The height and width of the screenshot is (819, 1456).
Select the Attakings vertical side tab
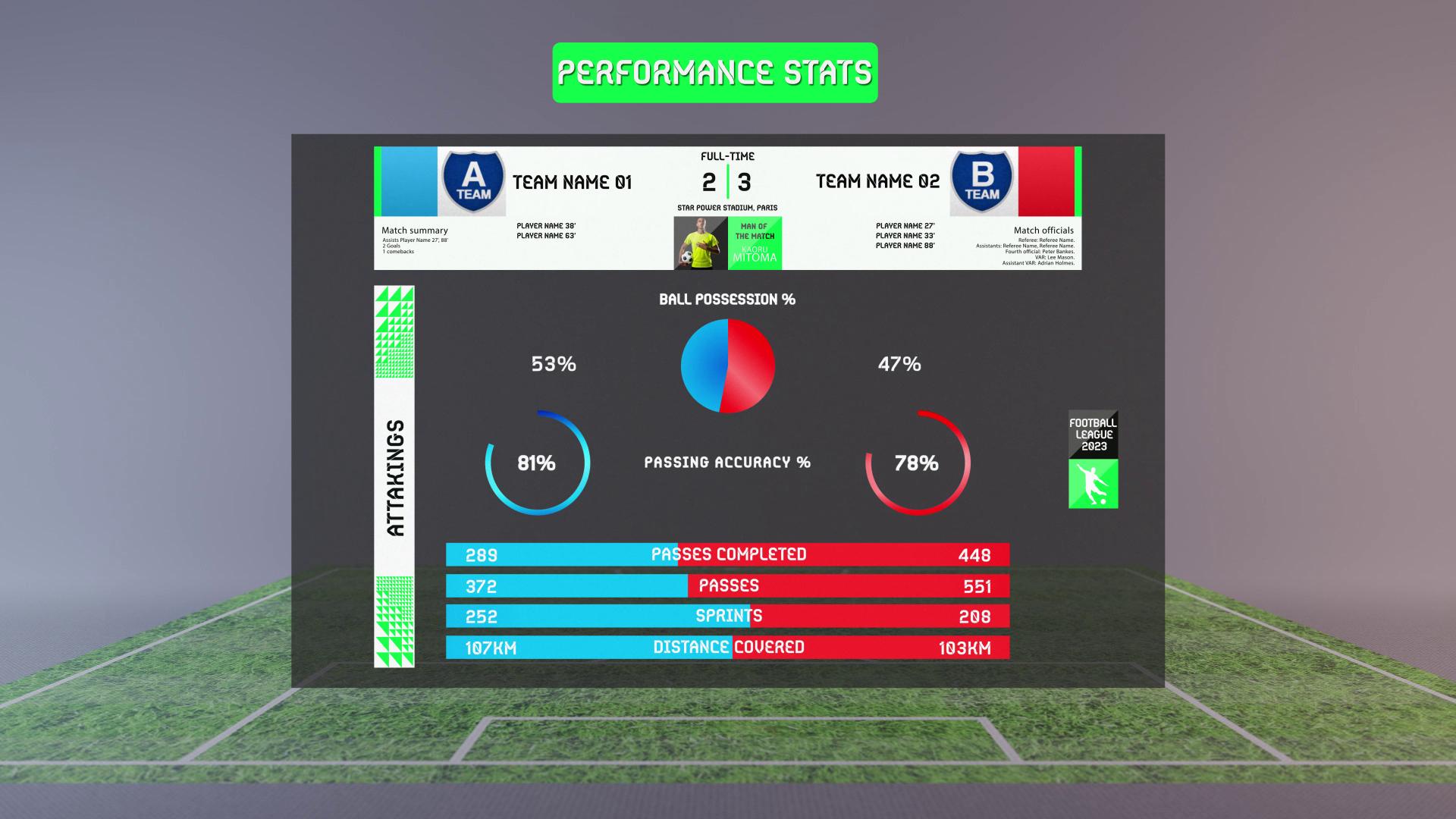(x=394, y=477)
